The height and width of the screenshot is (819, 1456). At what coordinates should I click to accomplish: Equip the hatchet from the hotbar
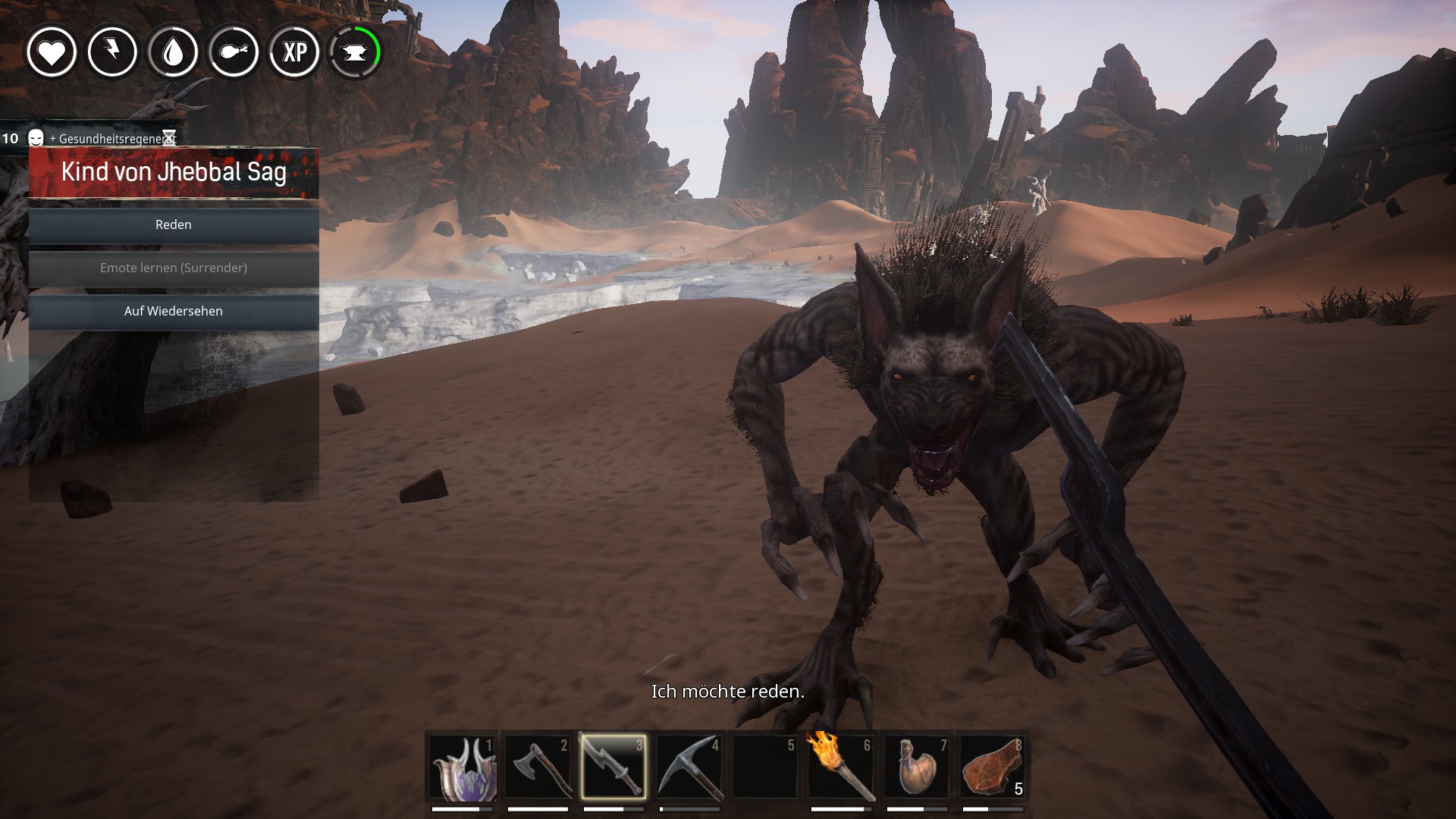[538, 767]
